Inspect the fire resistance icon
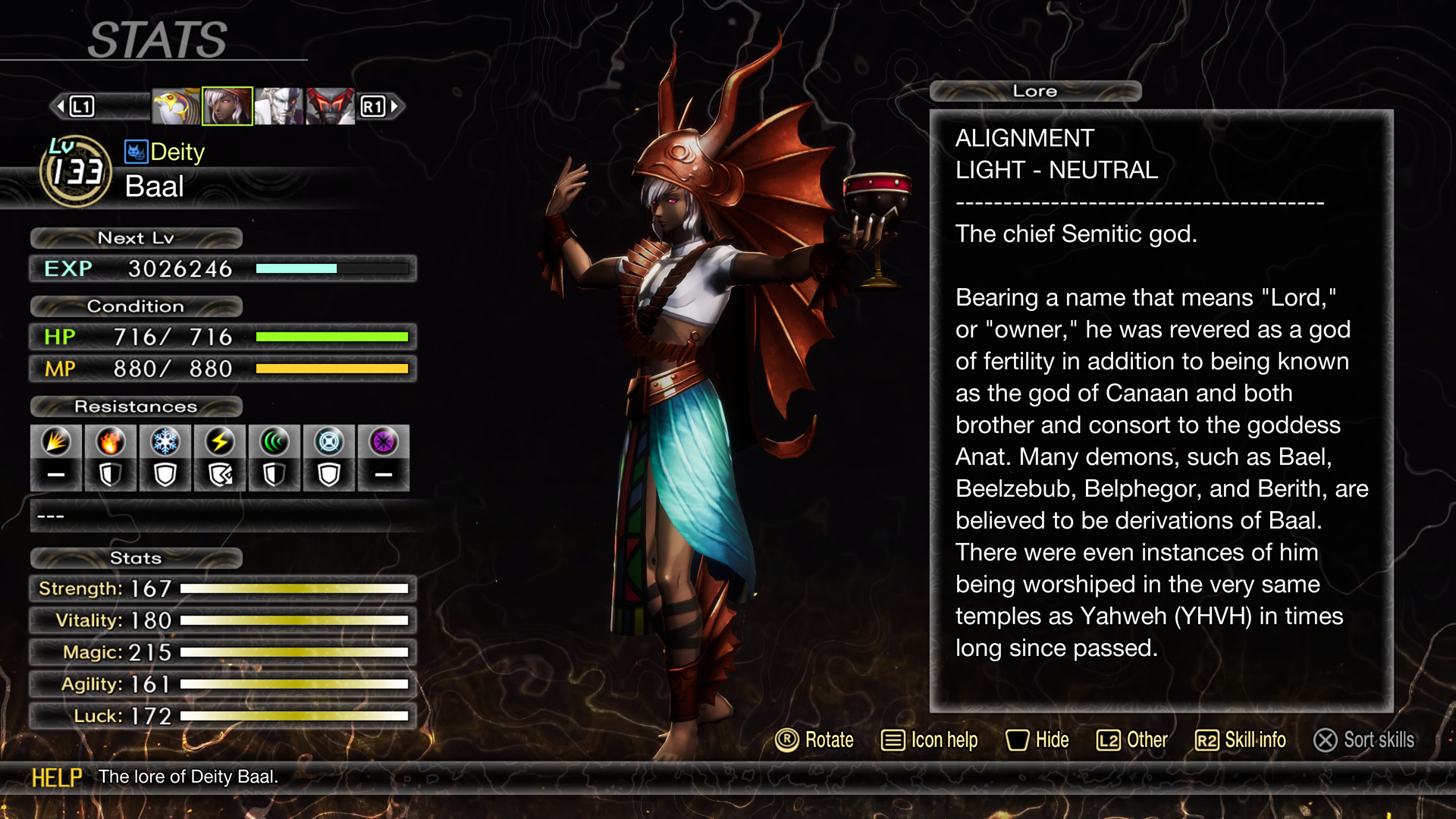Image resolution: width=1456 pixels, height=819 pixels. (111, 442)
